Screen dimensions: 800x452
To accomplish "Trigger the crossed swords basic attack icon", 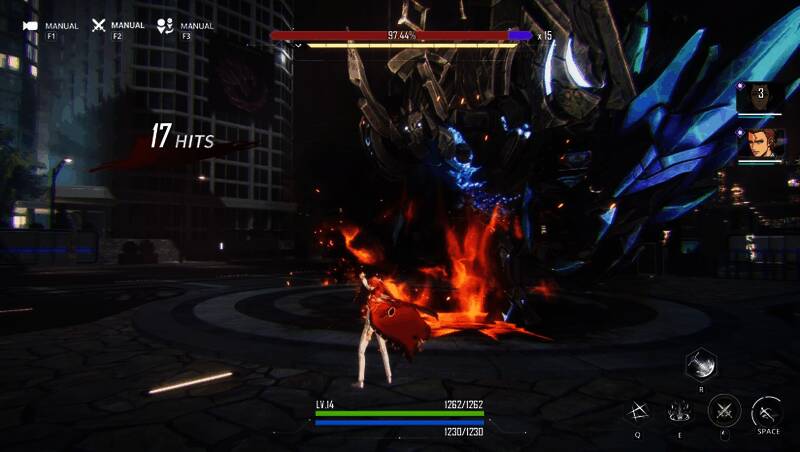I will coord(724,411).
